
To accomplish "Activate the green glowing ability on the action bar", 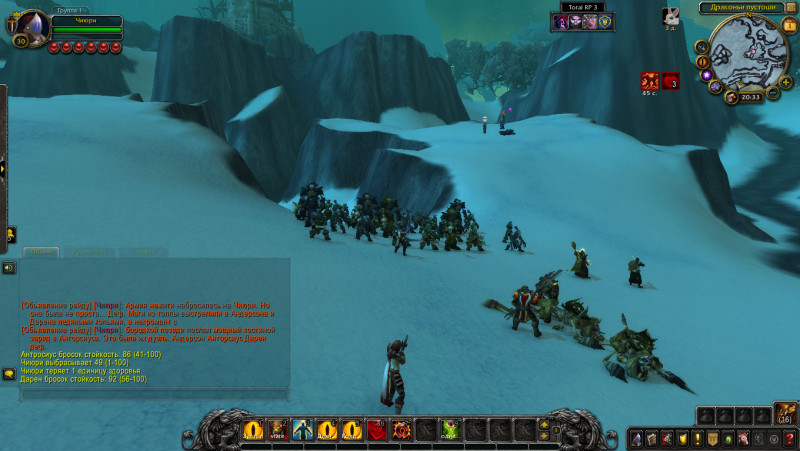I will pos(450,430).
